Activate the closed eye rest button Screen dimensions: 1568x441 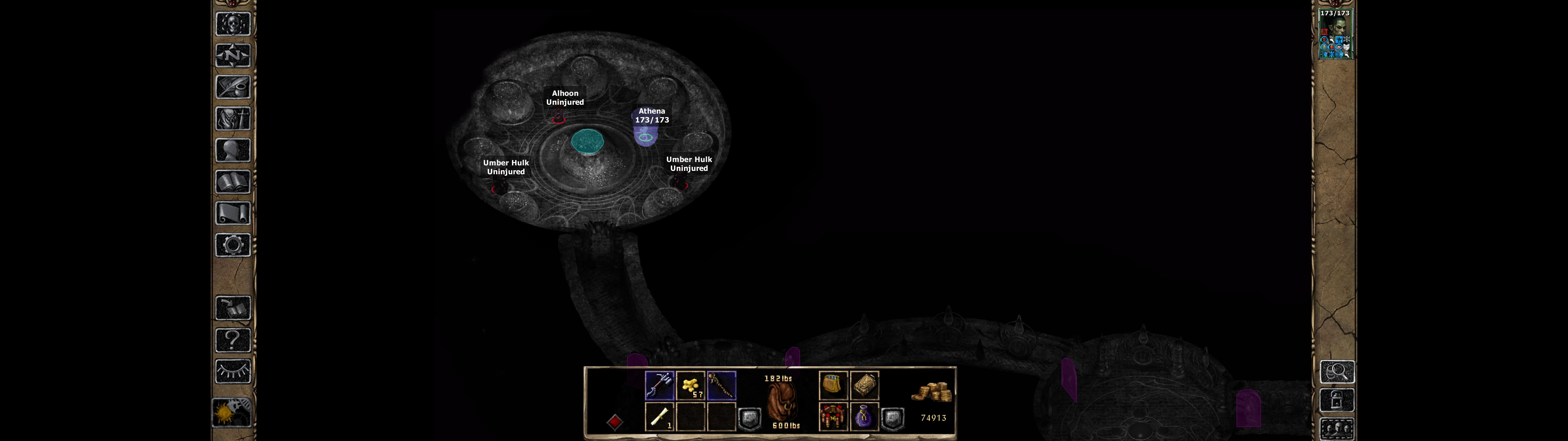[233, 371]
